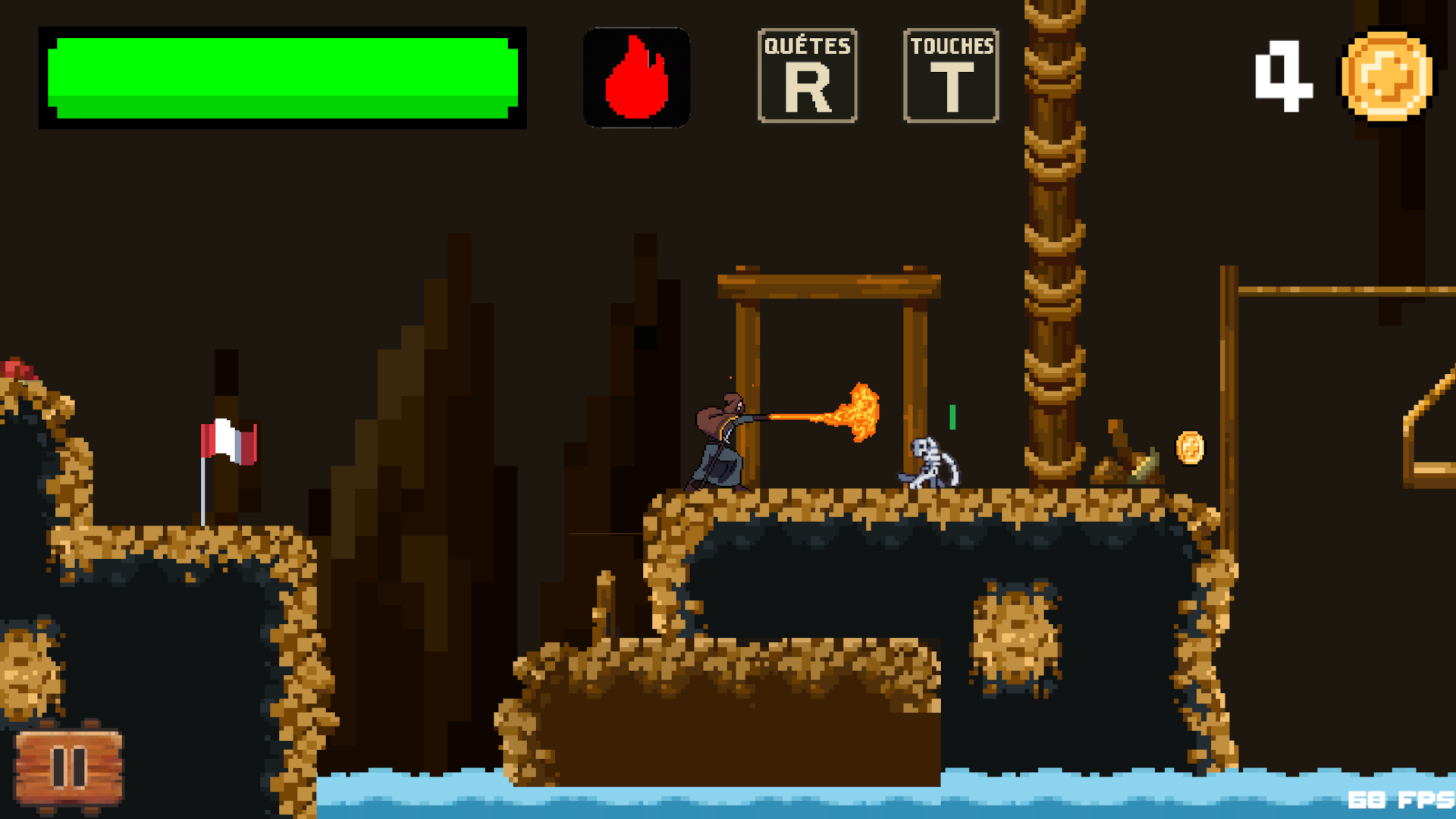Click the gold coin counter icon
Image resolution: width=1456 pixels, height=819 pixels.
point(1385,76)
